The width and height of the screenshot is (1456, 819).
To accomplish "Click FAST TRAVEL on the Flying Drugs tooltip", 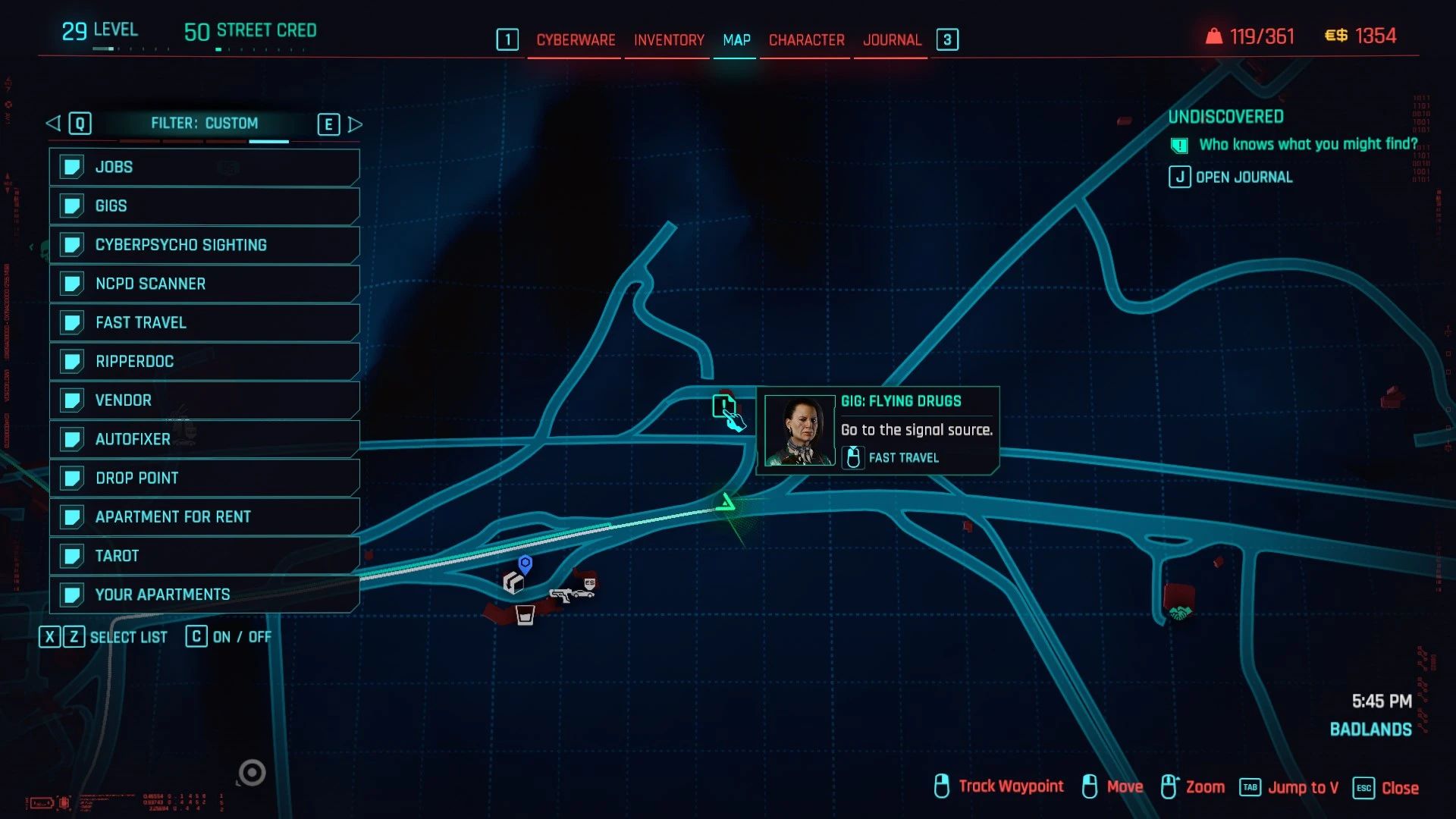I will click(902, 457).
